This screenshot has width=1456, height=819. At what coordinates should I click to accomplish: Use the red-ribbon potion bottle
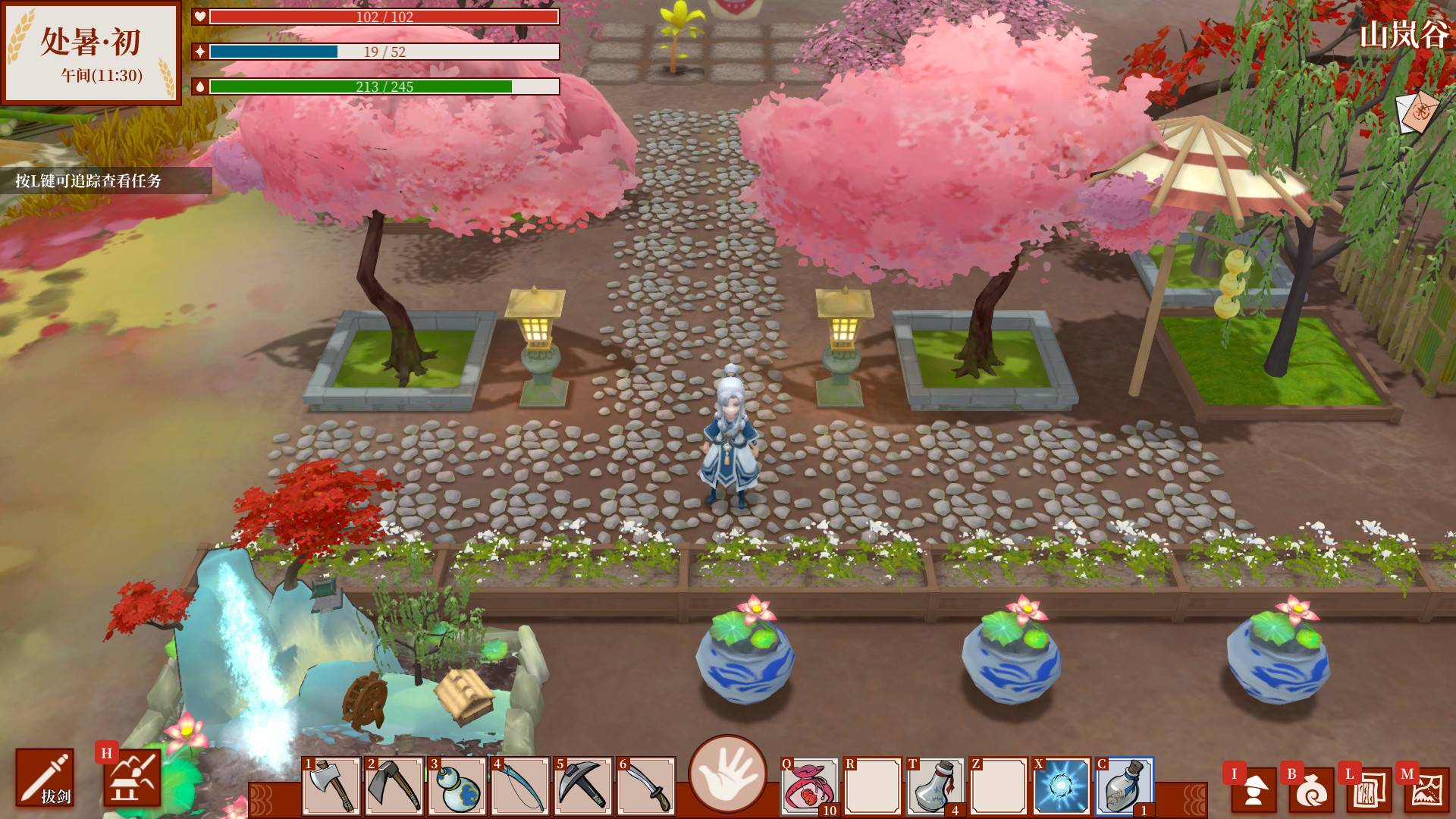[935, 786]
